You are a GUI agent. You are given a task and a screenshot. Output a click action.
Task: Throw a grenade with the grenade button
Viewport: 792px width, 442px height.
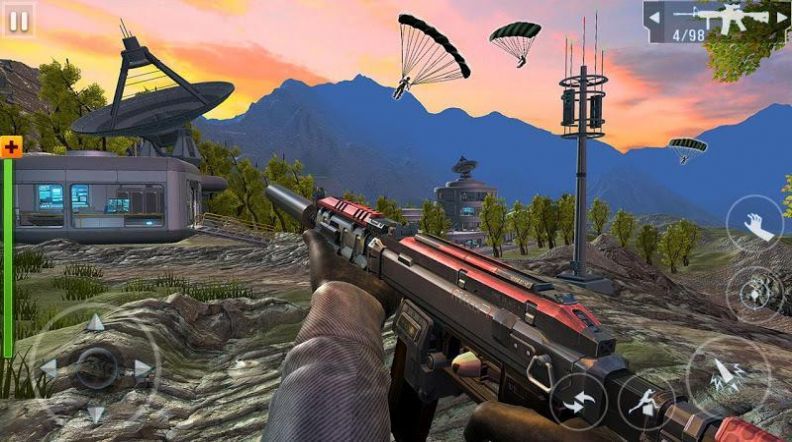755,295
